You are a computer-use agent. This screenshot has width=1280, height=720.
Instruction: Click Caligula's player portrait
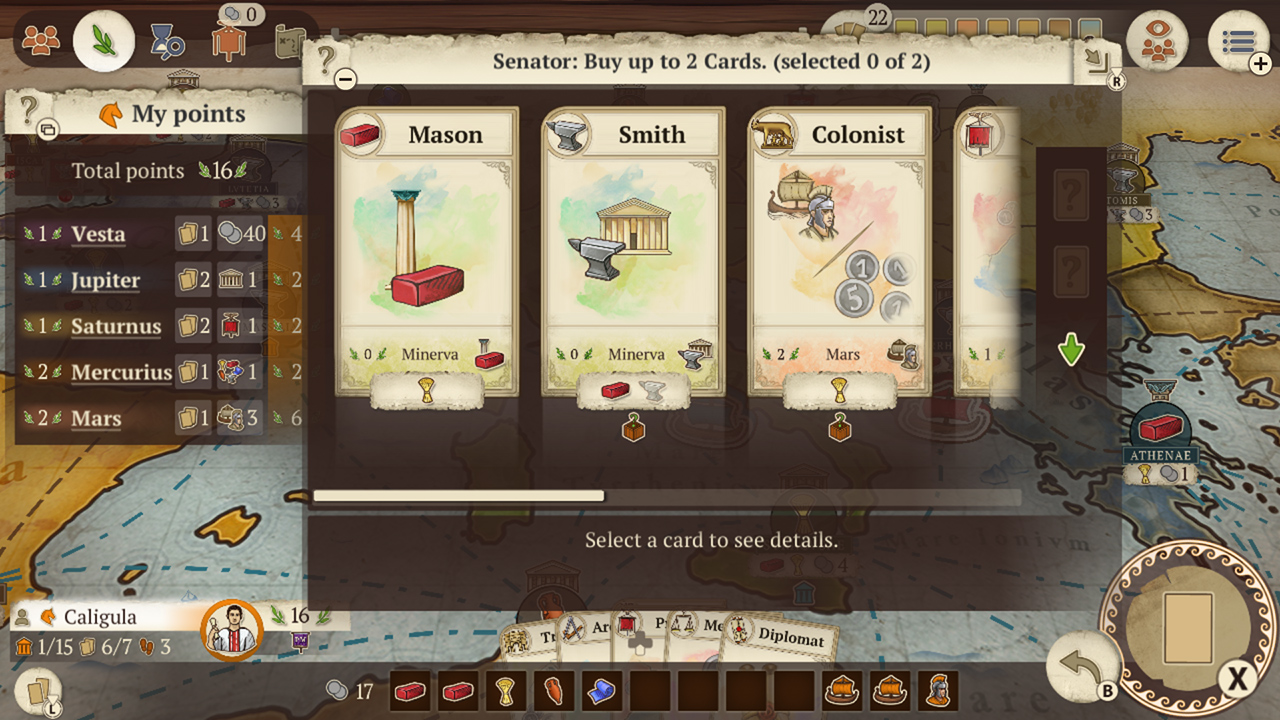click(232, 631)
